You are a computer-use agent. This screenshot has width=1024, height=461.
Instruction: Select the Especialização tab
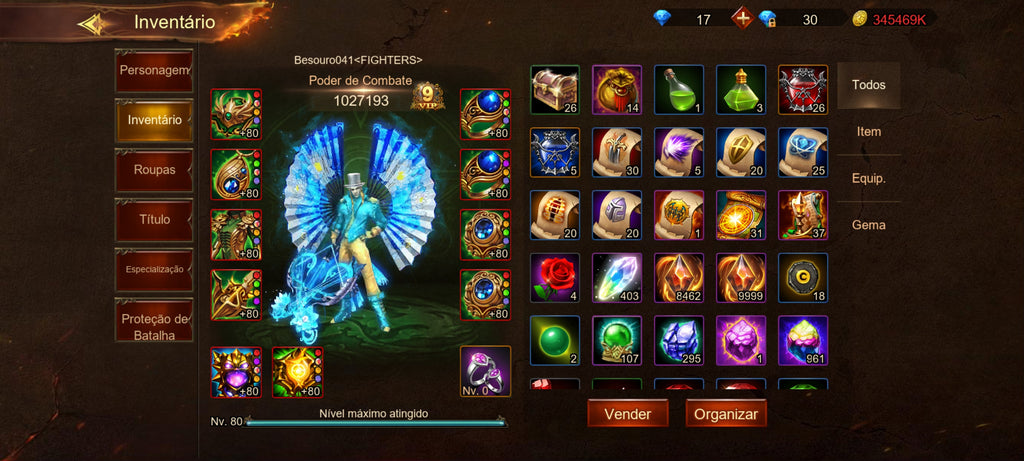click(154, 269)
